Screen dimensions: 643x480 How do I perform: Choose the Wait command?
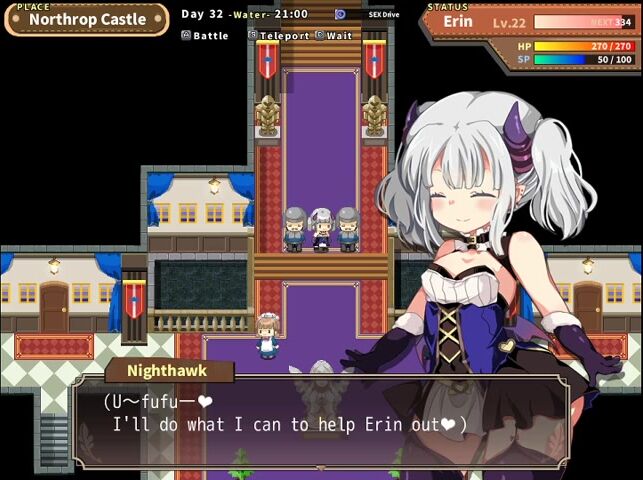[x=334, y=35]
